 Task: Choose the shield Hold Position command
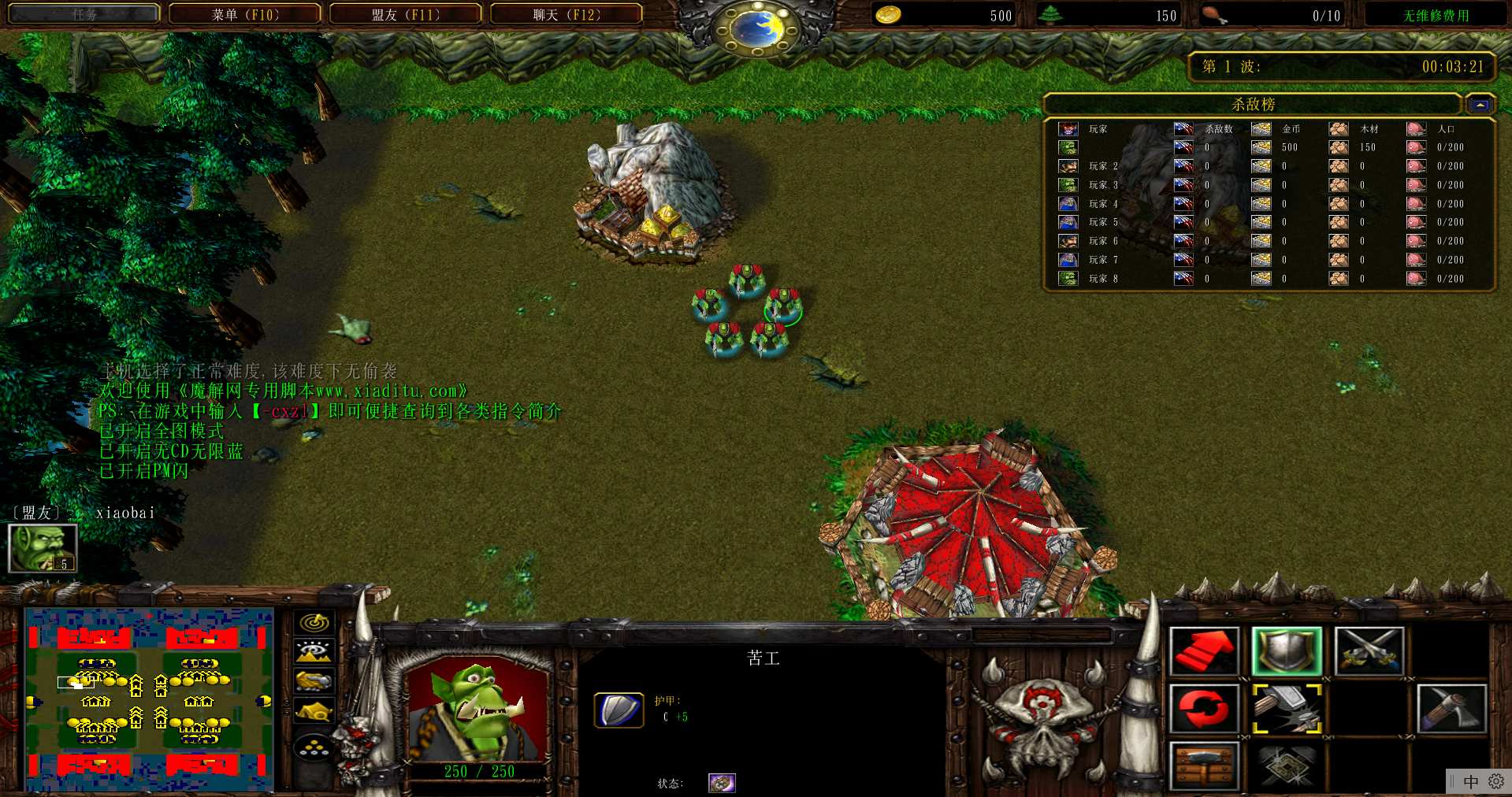tap(1286, 651)
